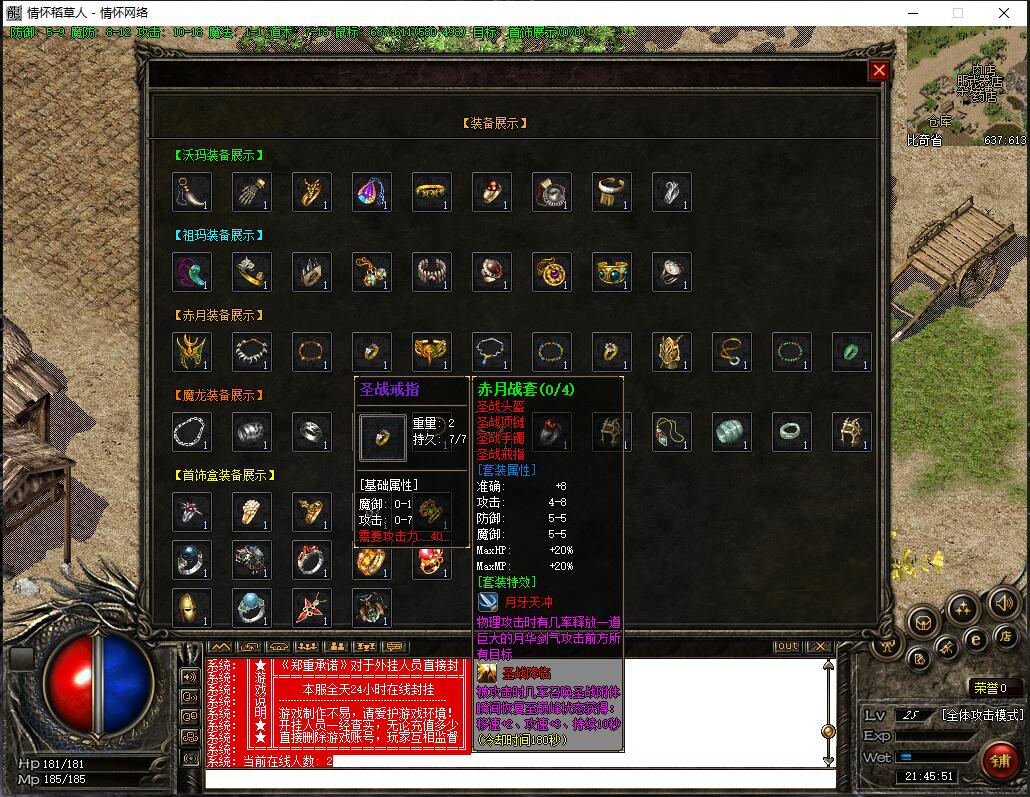Select the golden helmet in Chiyue row
The width and height of the screenshot is (1030, 797).
click(192, 352)
